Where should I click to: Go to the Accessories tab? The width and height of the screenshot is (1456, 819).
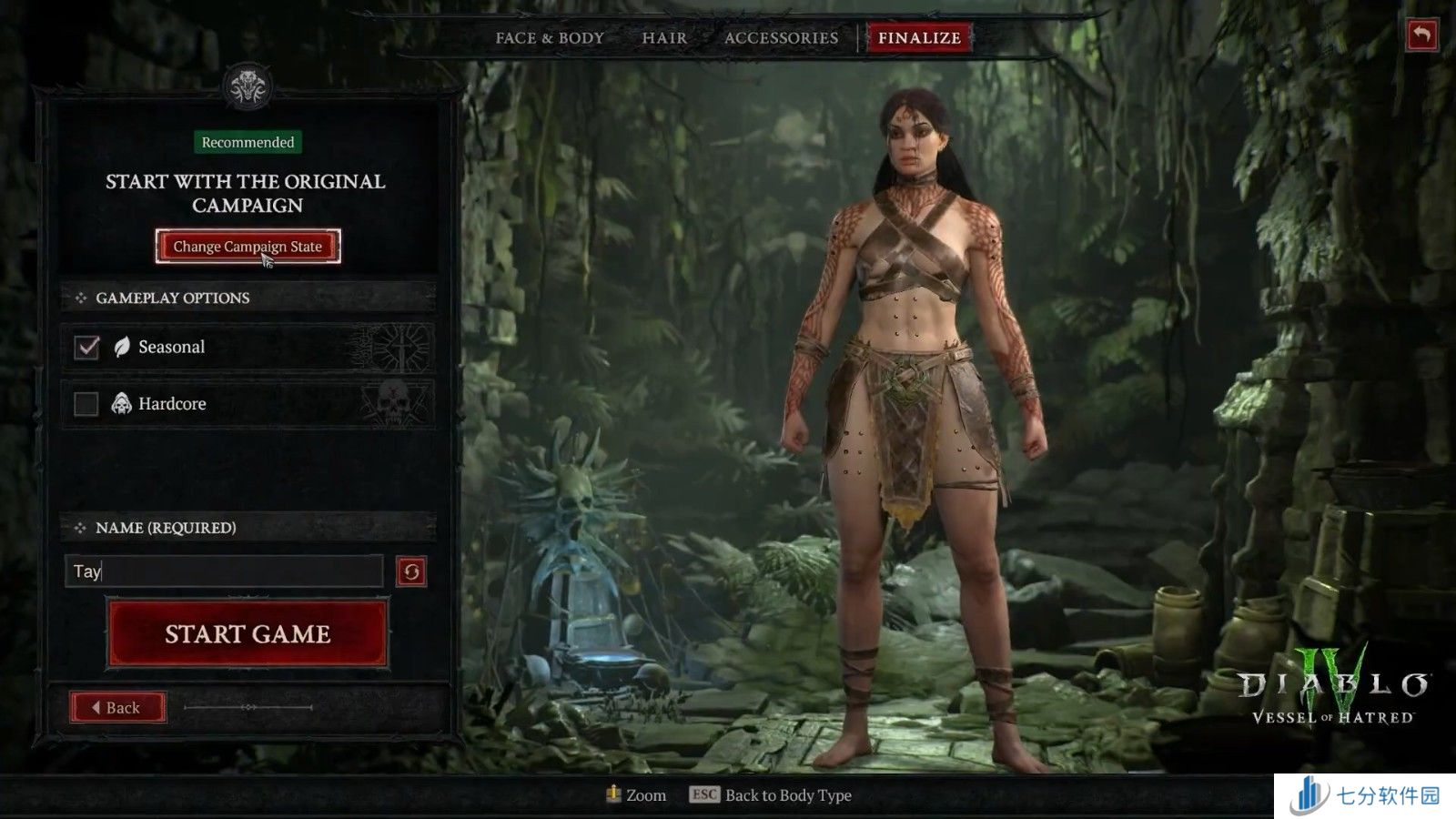click(x=781, y=38)
